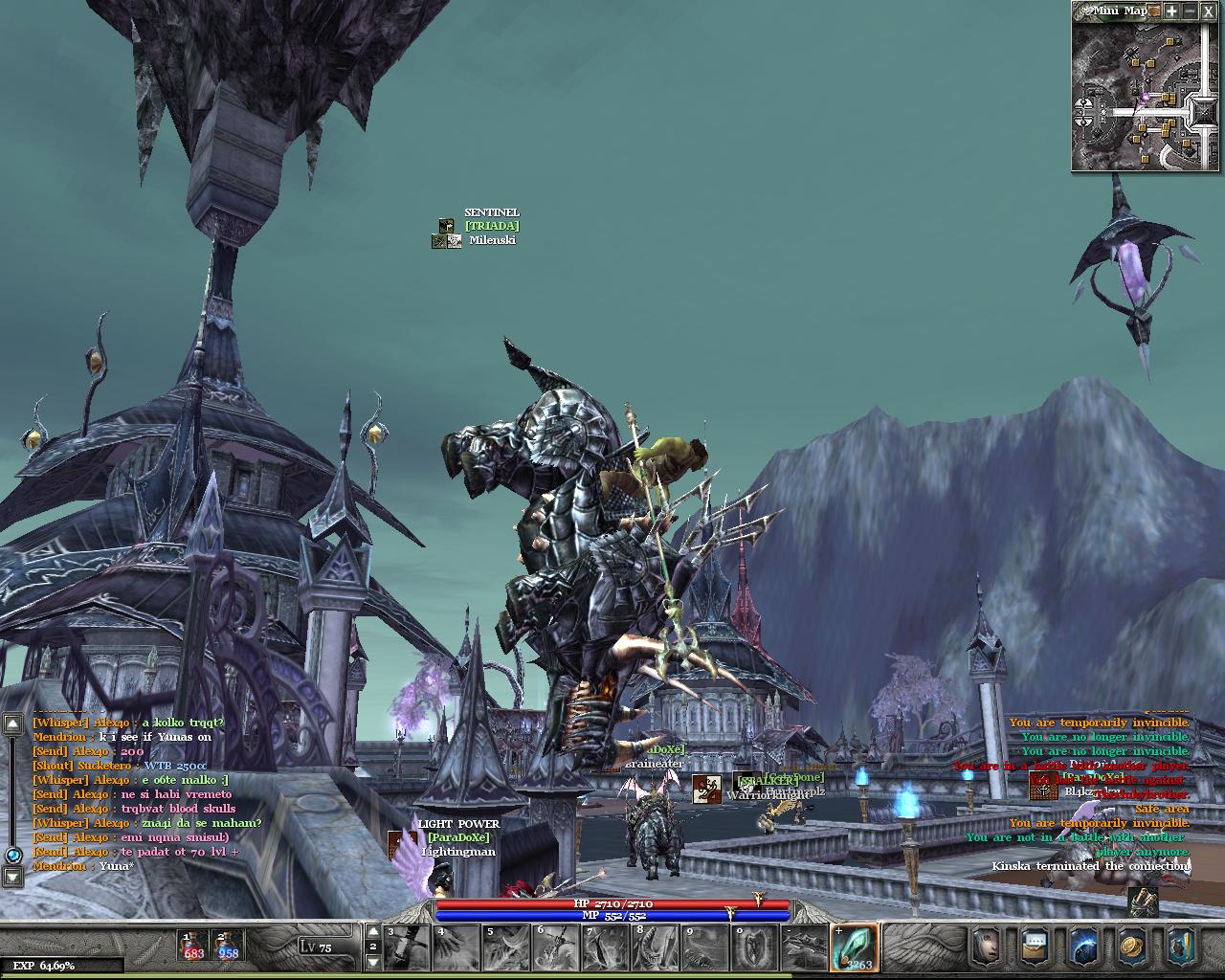Screen dimensions: 1225x980
Task: Click the blue orb chat scrollbar handle
Action: click(13, 855)
